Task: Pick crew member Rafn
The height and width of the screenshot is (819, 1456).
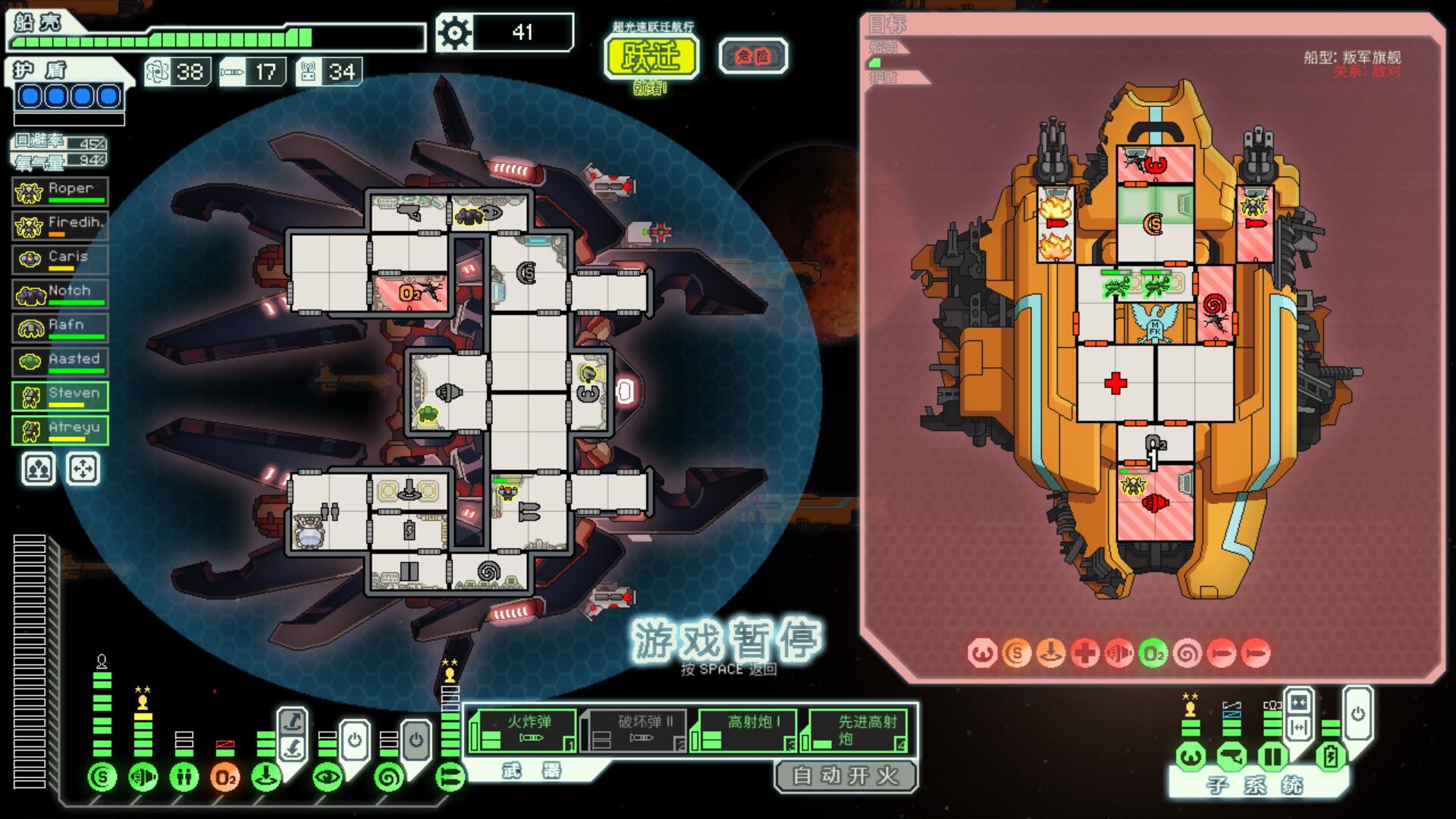Action: pyautogui.click(x=61, y=328)
